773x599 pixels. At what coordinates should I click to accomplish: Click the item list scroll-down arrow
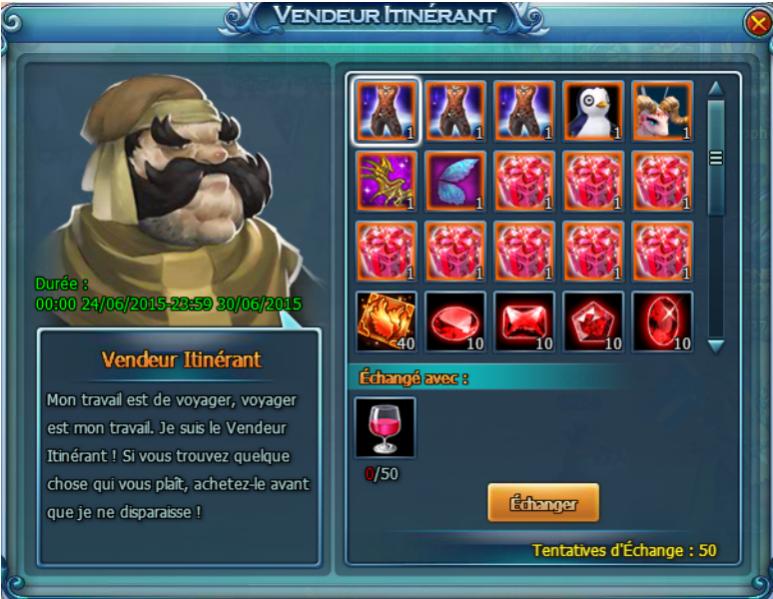click(715, 345)
